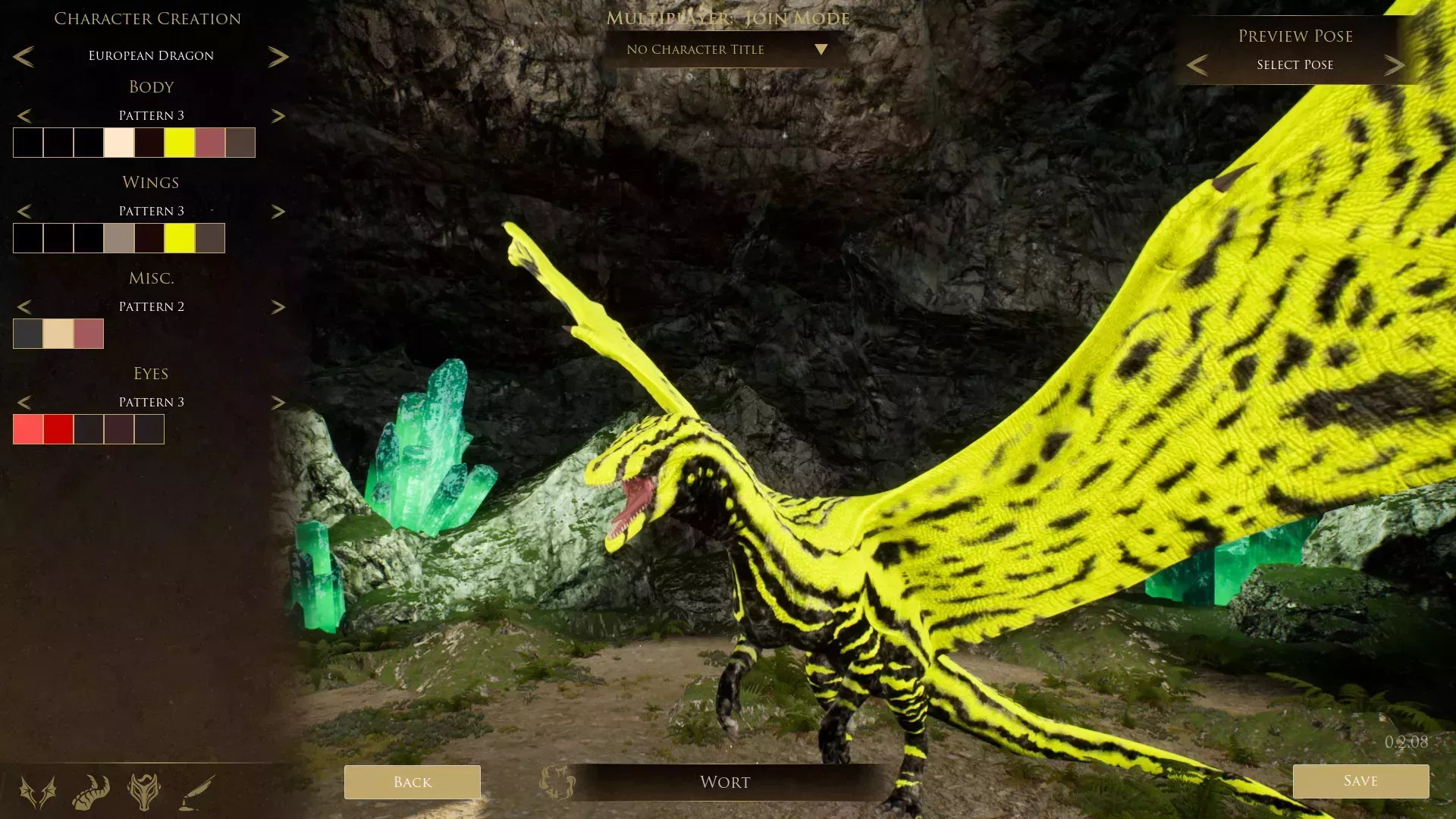Select the dragon wings customization icon
Image resolution: width=1456 pixels, height=819 pixels.
click(x=36, y=791)
